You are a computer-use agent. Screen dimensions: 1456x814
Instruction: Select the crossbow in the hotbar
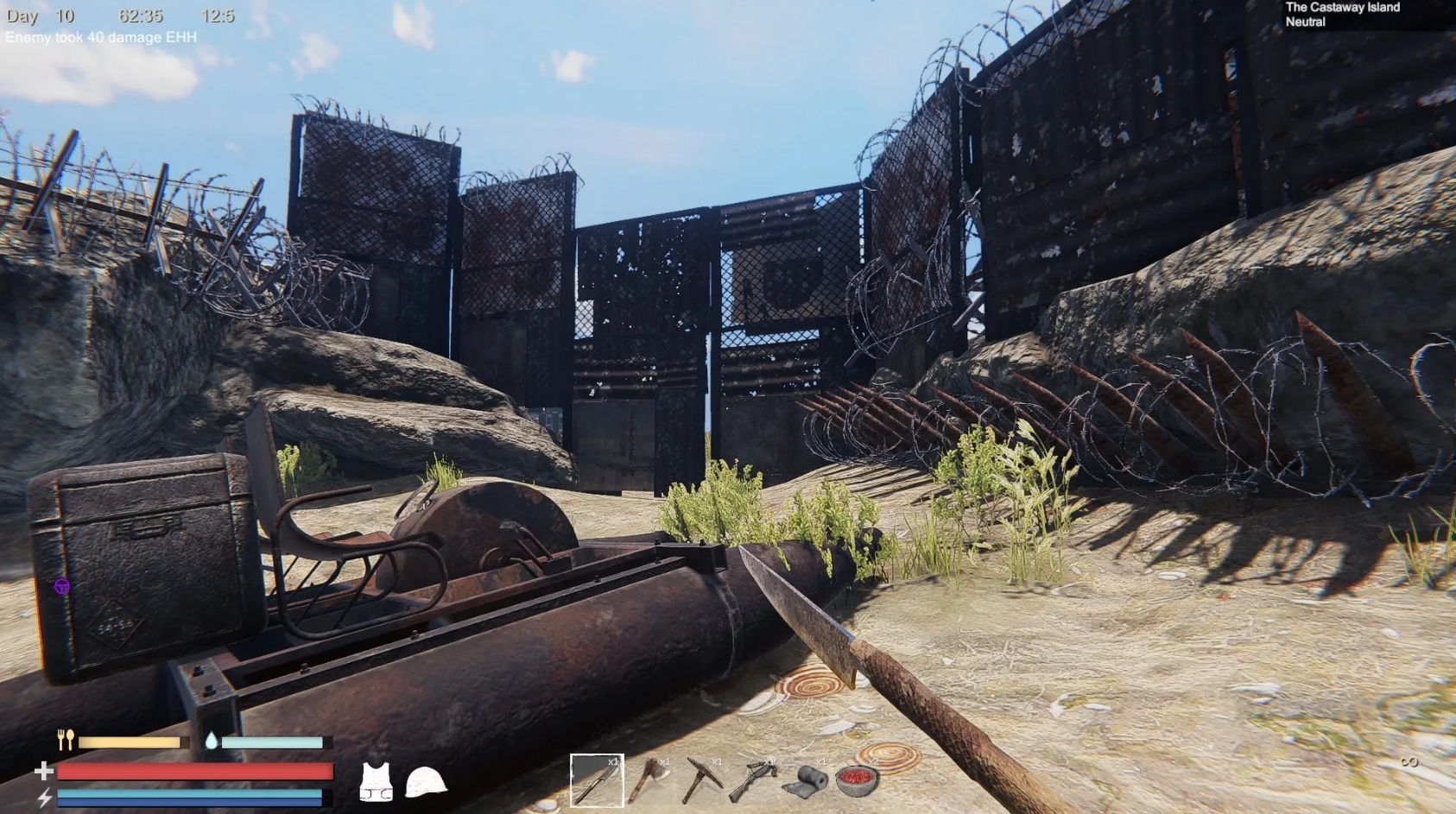(x=756, y=781)
